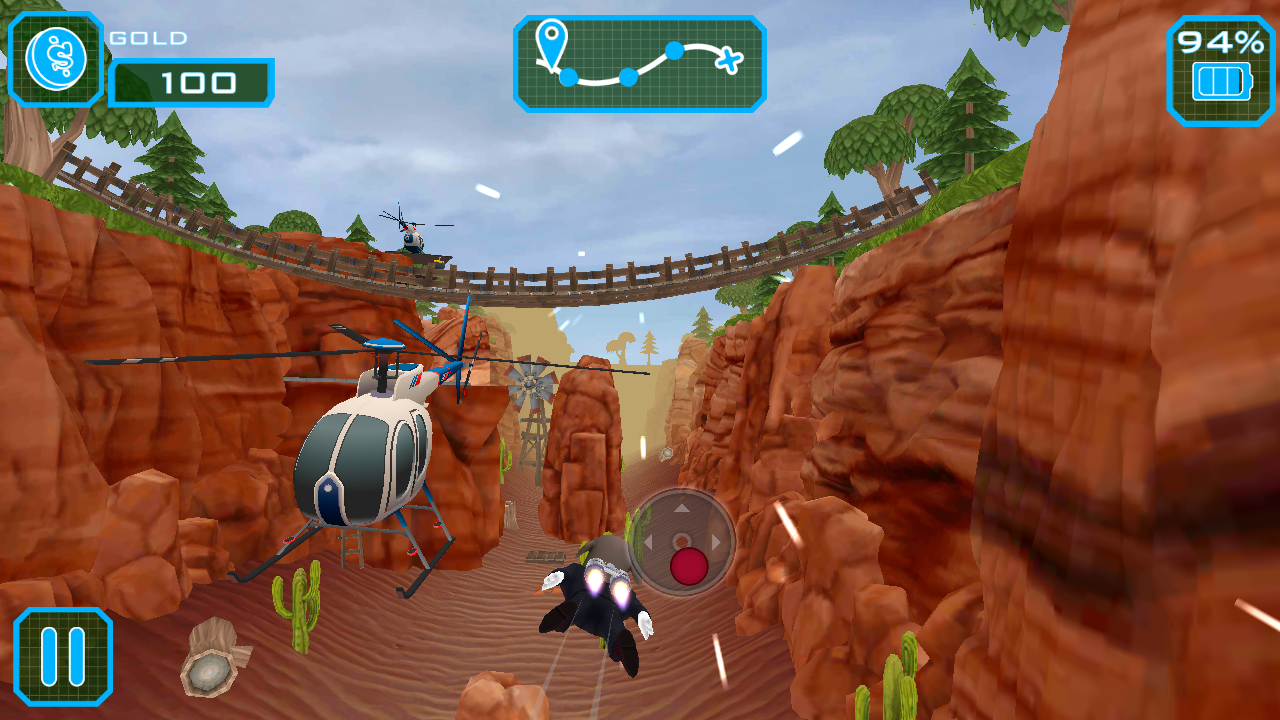Tap the right arrow on the virtual joystick
Image resolution: width=1280 pixels, height=720 pixels.
(x=714, y=540)
